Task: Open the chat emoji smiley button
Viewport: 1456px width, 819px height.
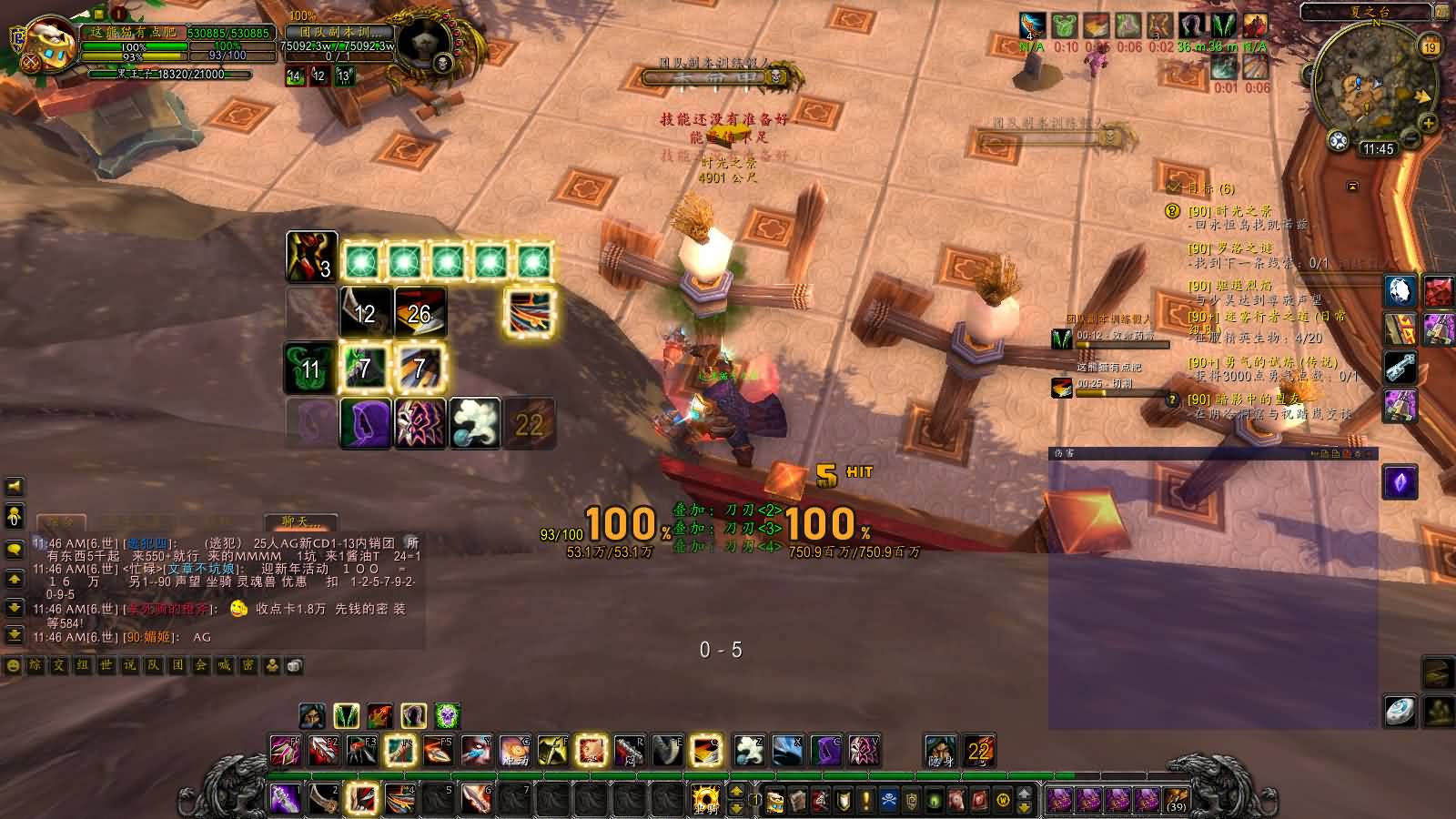Action: pyautogui.click(x=13, y=666)
